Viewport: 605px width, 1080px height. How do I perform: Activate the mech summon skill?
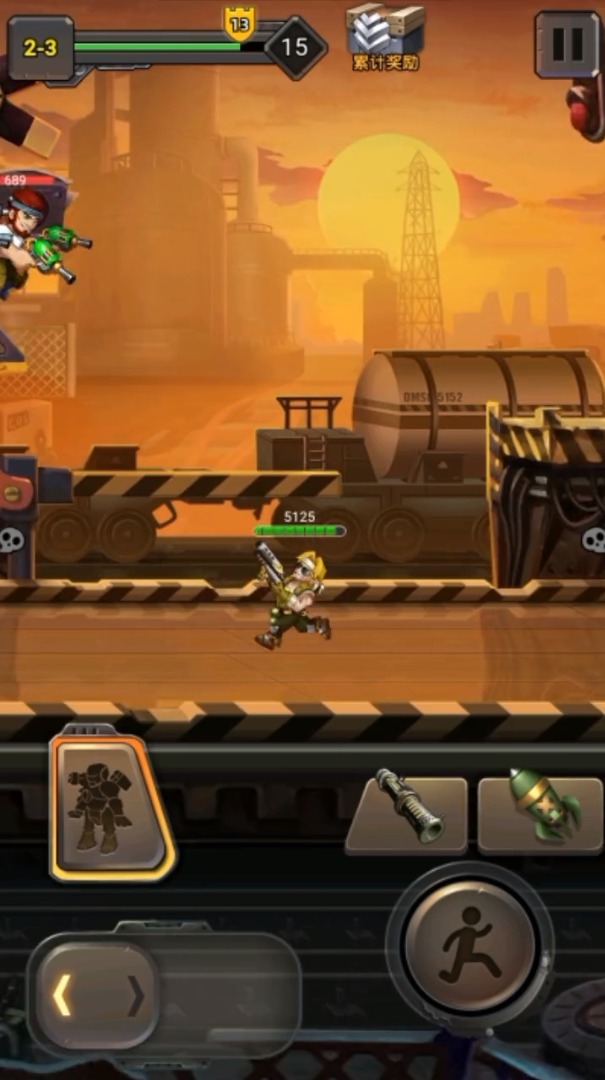coord(111,807)
